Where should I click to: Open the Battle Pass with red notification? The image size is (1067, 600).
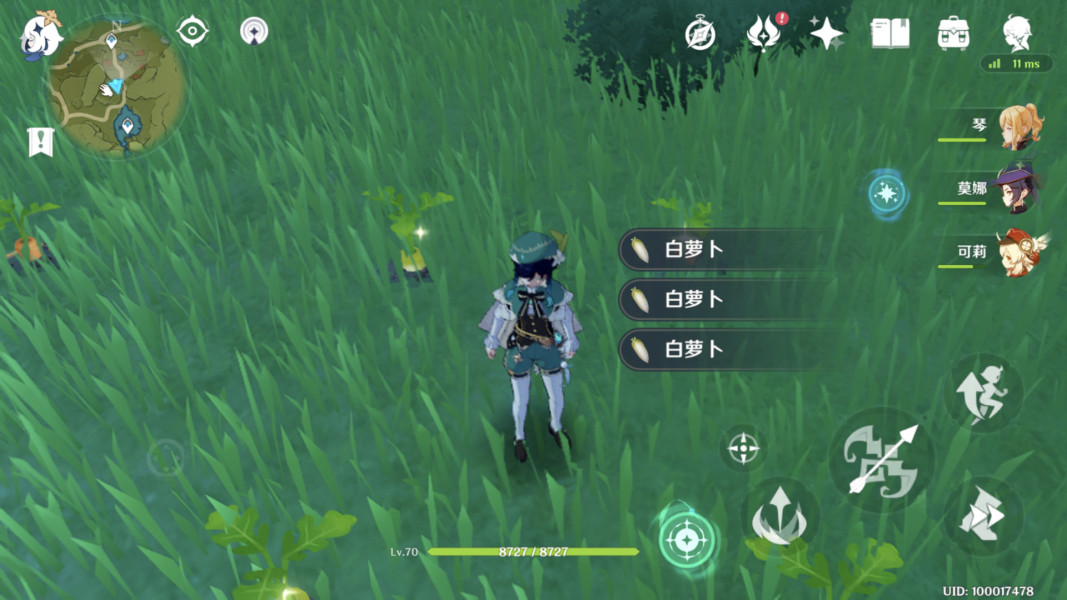point(763,33)
